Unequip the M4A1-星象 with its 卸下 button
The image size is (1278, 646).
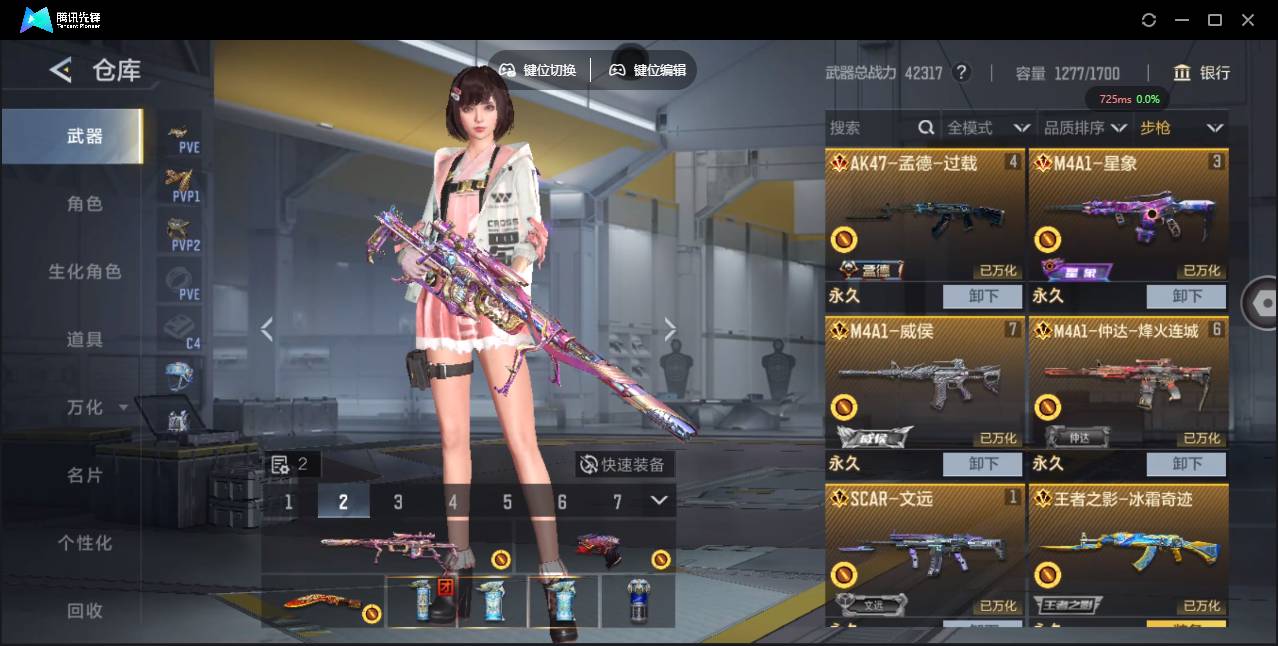(1186, 296)
